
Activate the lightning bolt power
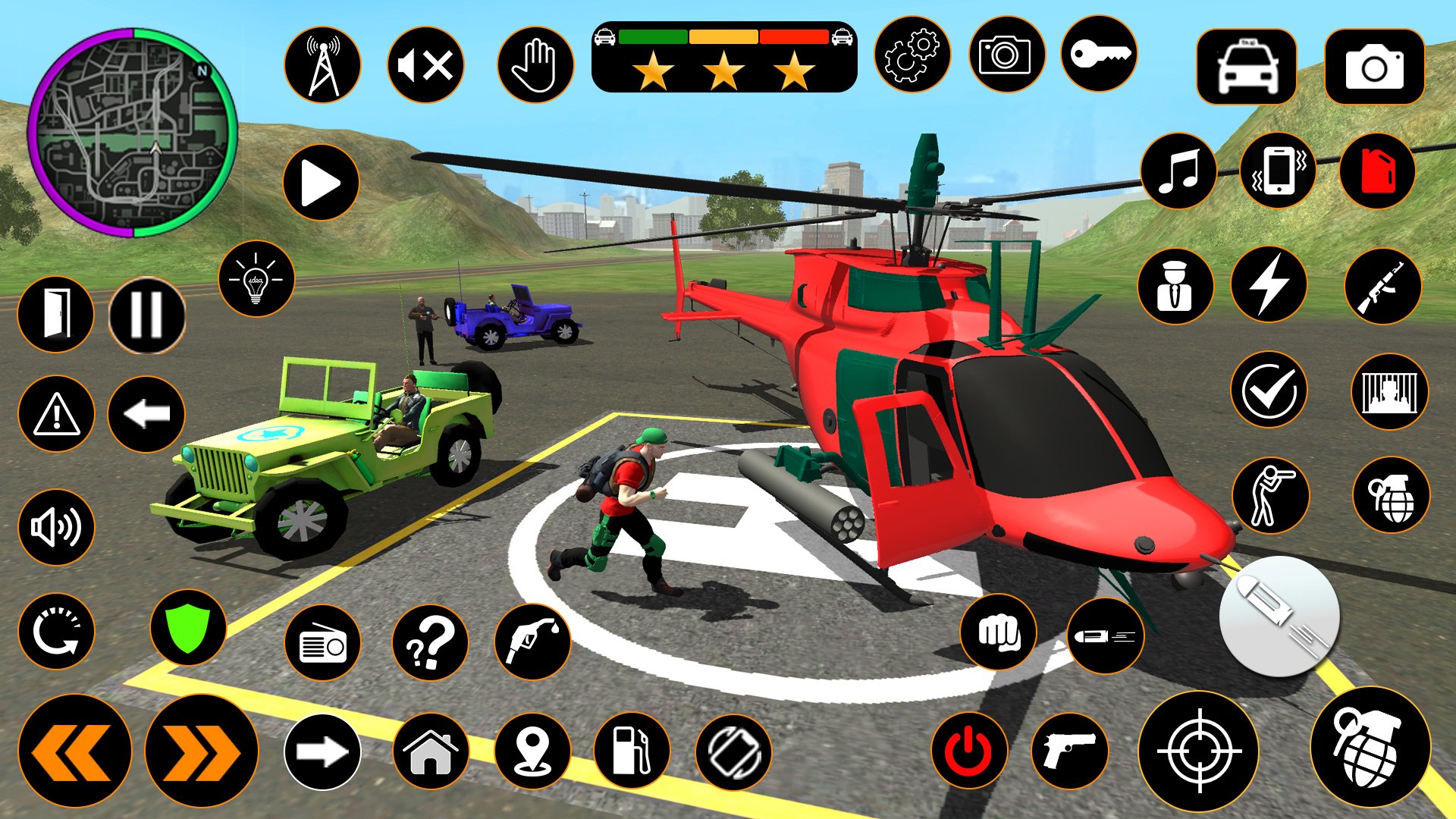click(1269, 285)
